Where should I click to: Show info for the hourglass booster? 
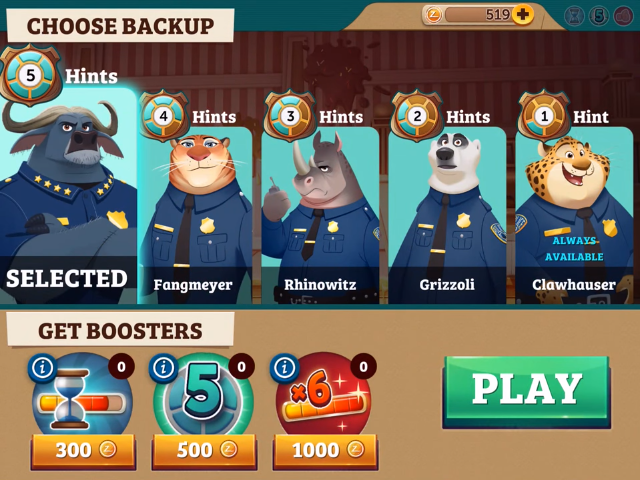[42, 367]
